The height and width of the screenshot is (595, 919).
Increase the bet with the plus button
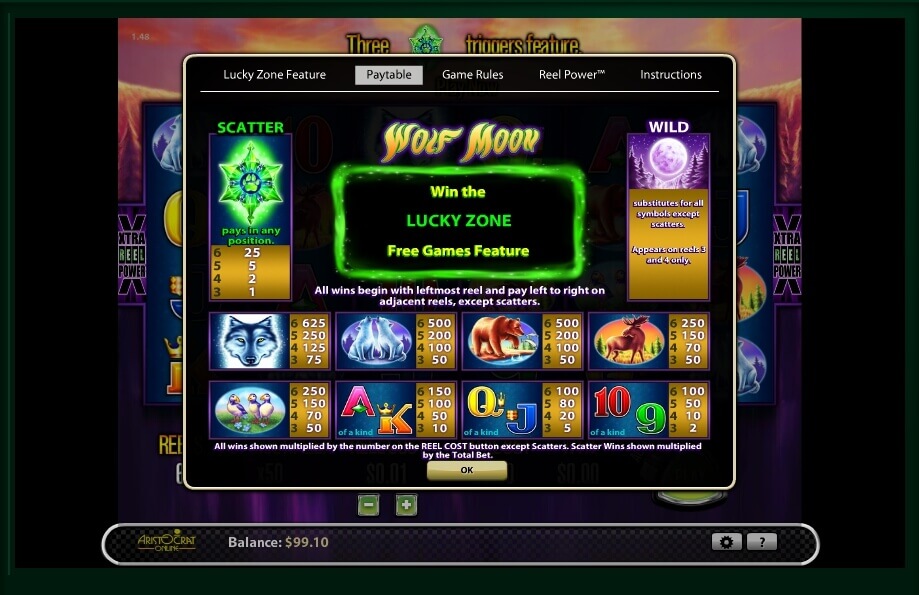406,505
